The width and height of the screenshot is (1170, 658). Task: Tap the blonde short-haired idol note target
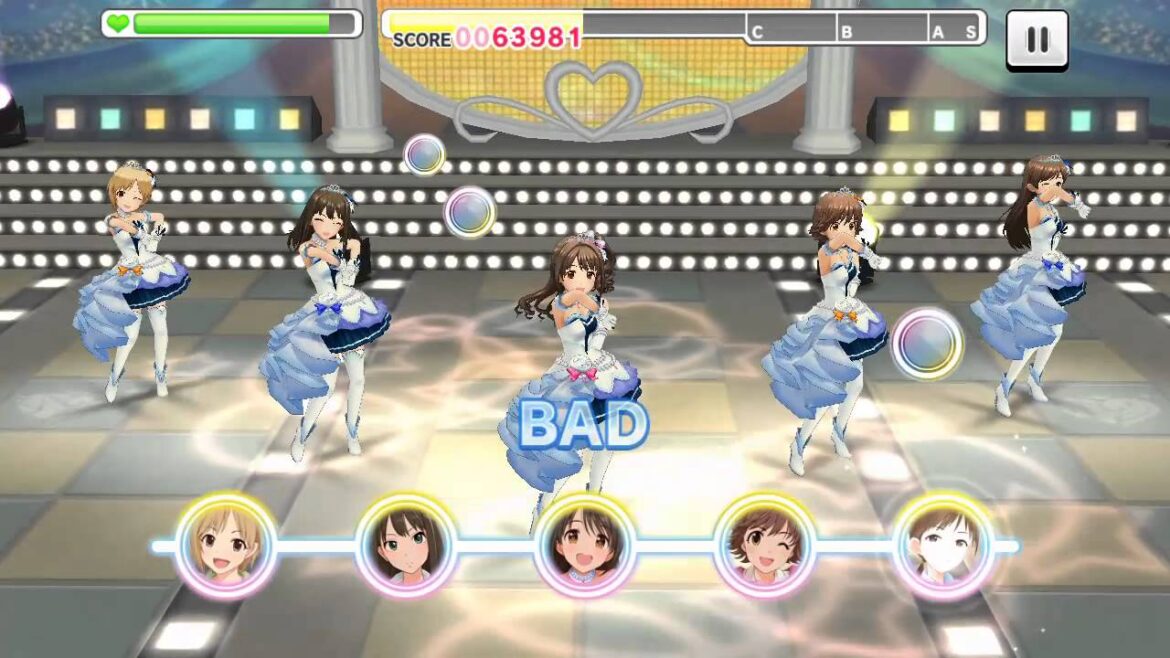226,546
